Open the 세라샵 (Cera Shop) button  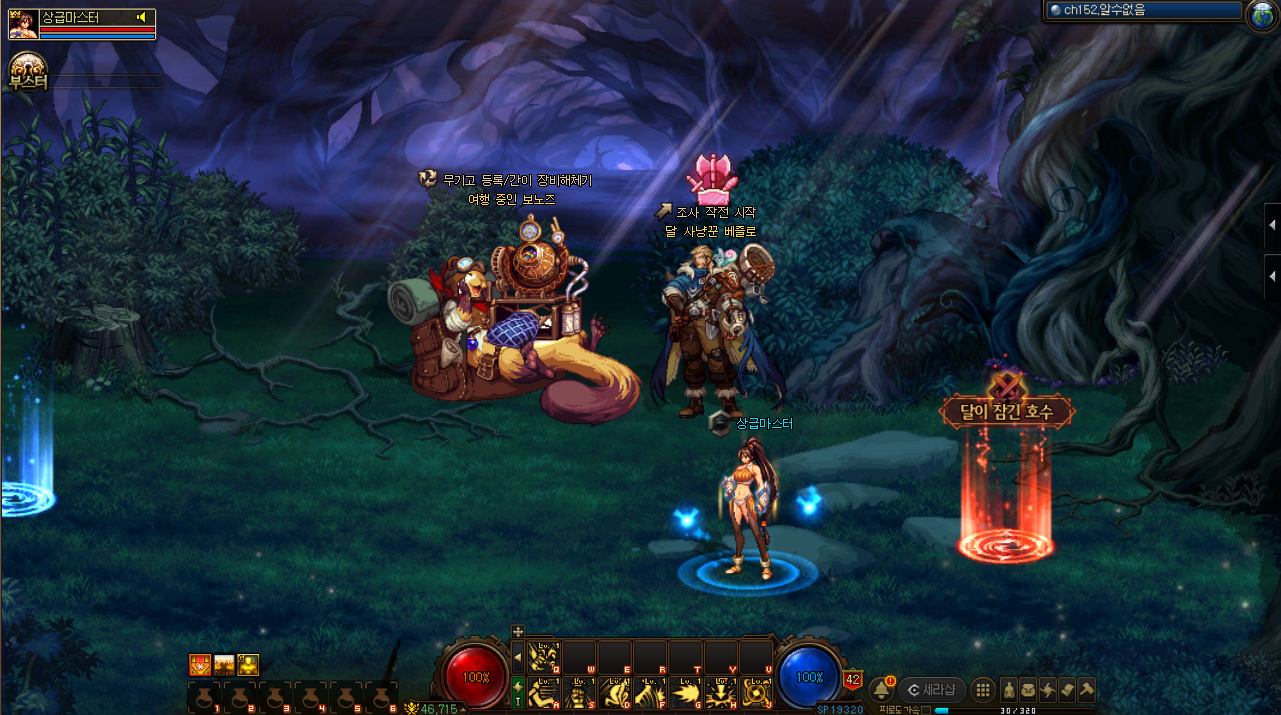point(932,690)
